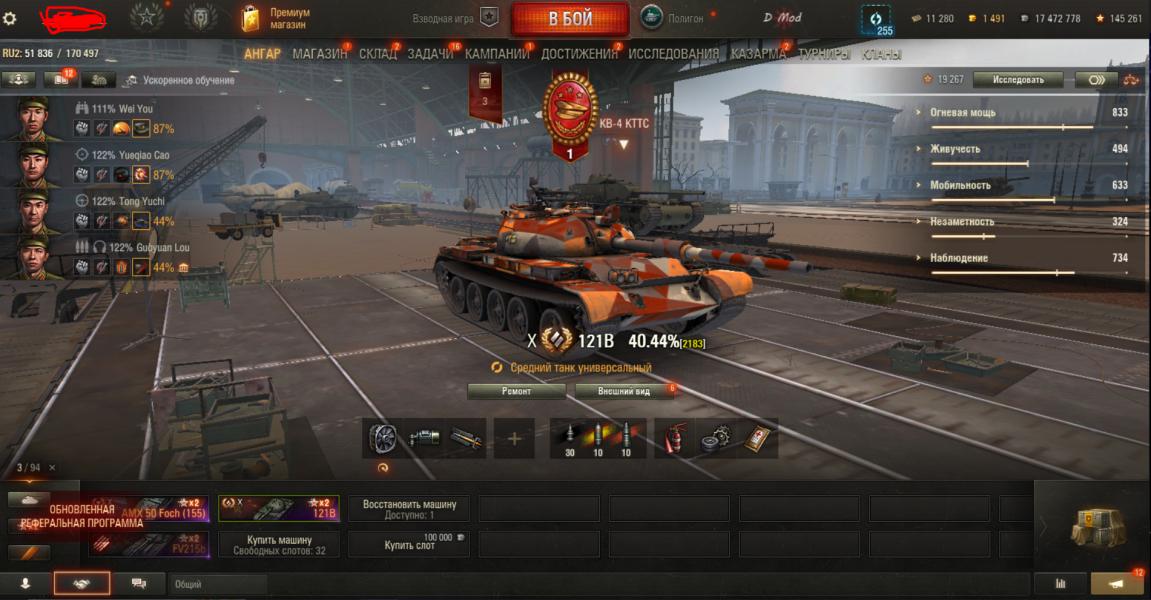Open the КЛАНЫ tab
The image size is (1151, 600).
click(x=881, y=54)
